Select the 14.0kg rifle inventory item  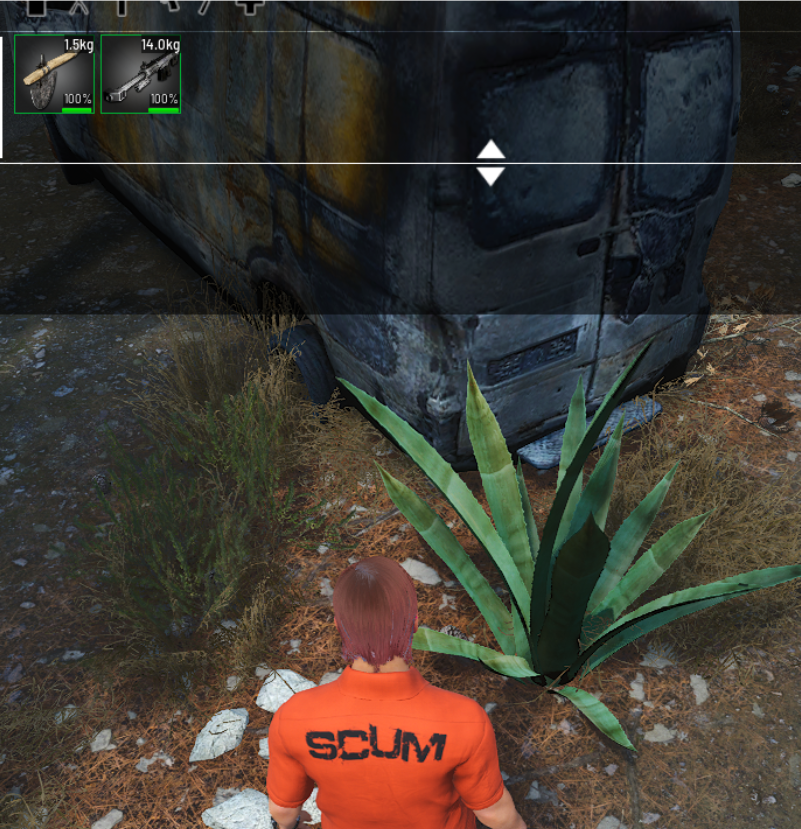pyautogui.click(x=140, y=73)
